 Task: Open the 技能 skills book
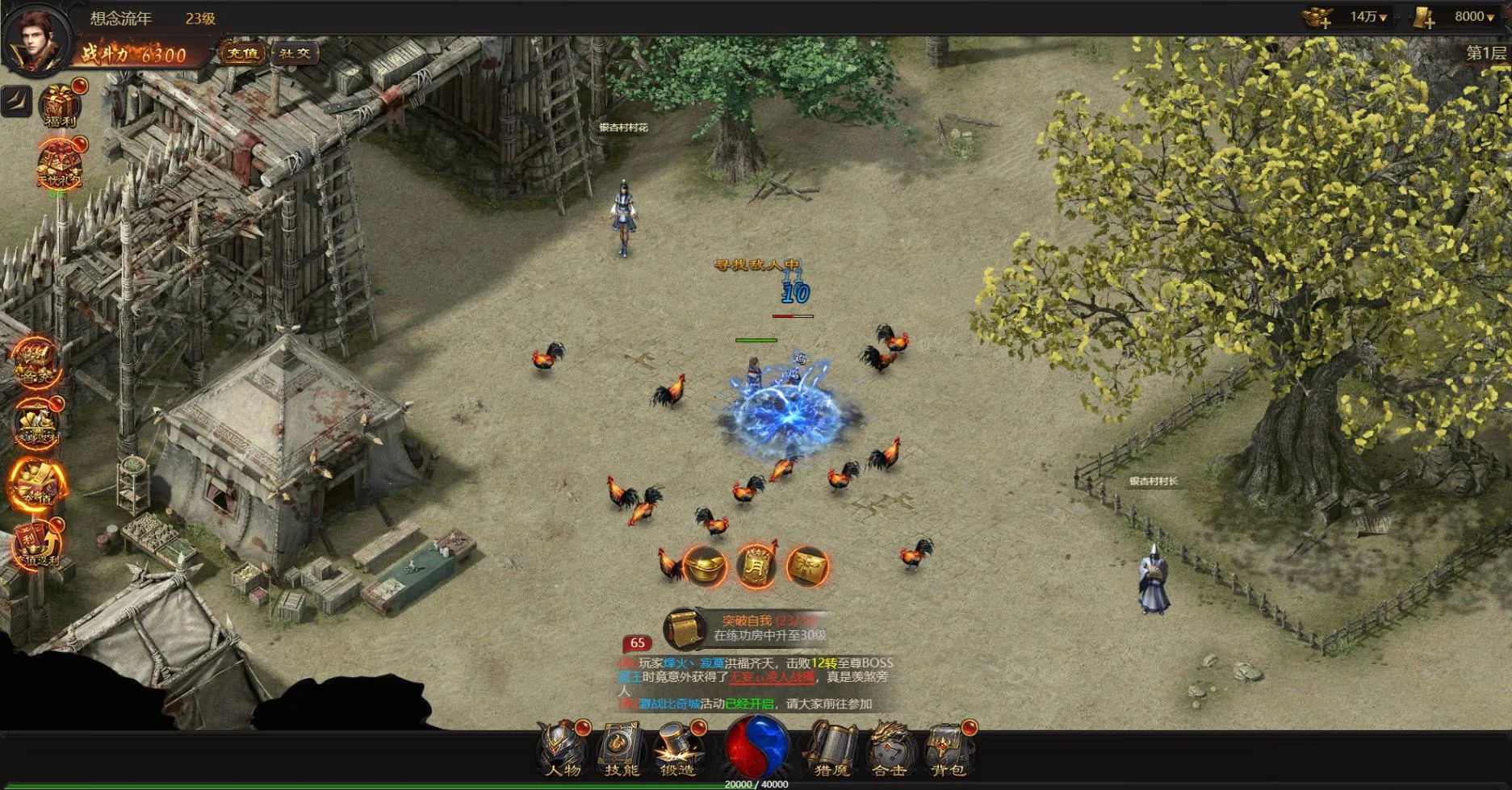[x=621, y=748]
